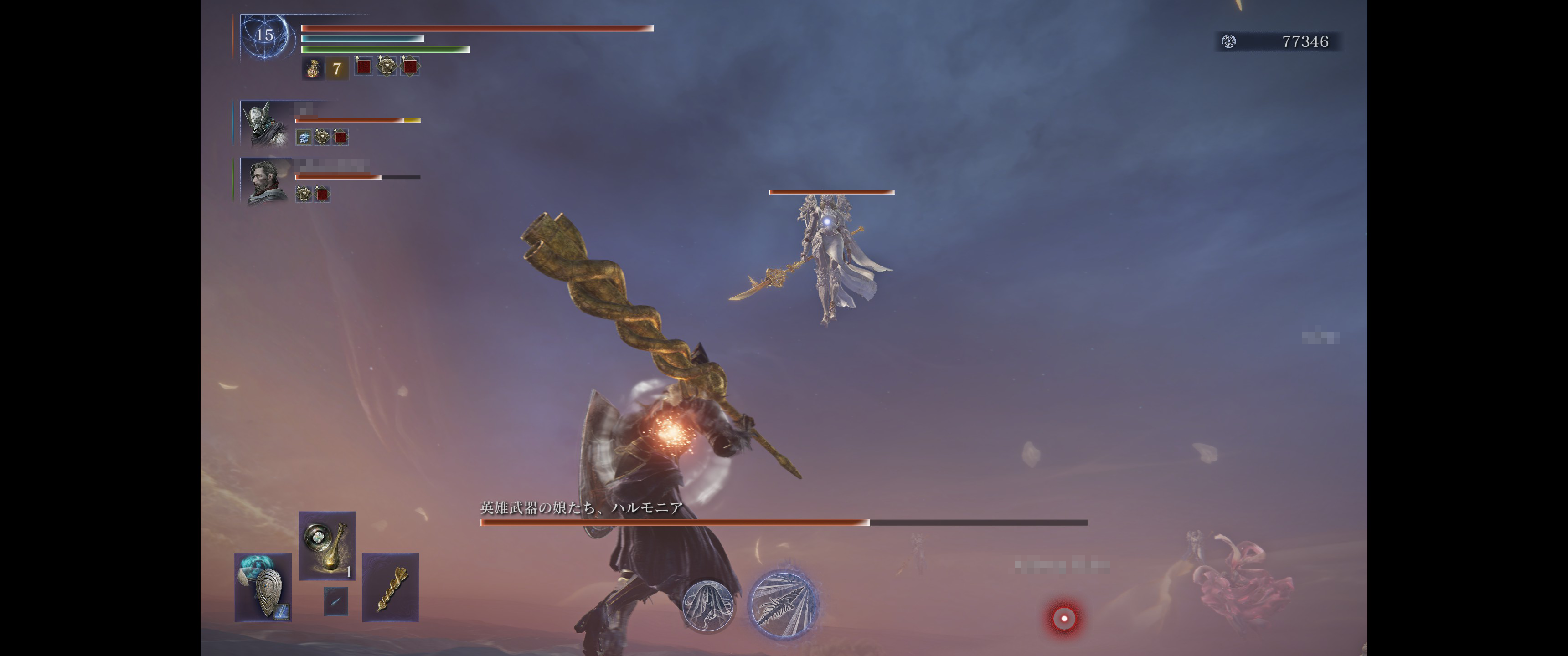1568x656 pixels.
Task: Inspect winged-helmet teammate's blue sparkle buff icon
Action: point(303,138)
